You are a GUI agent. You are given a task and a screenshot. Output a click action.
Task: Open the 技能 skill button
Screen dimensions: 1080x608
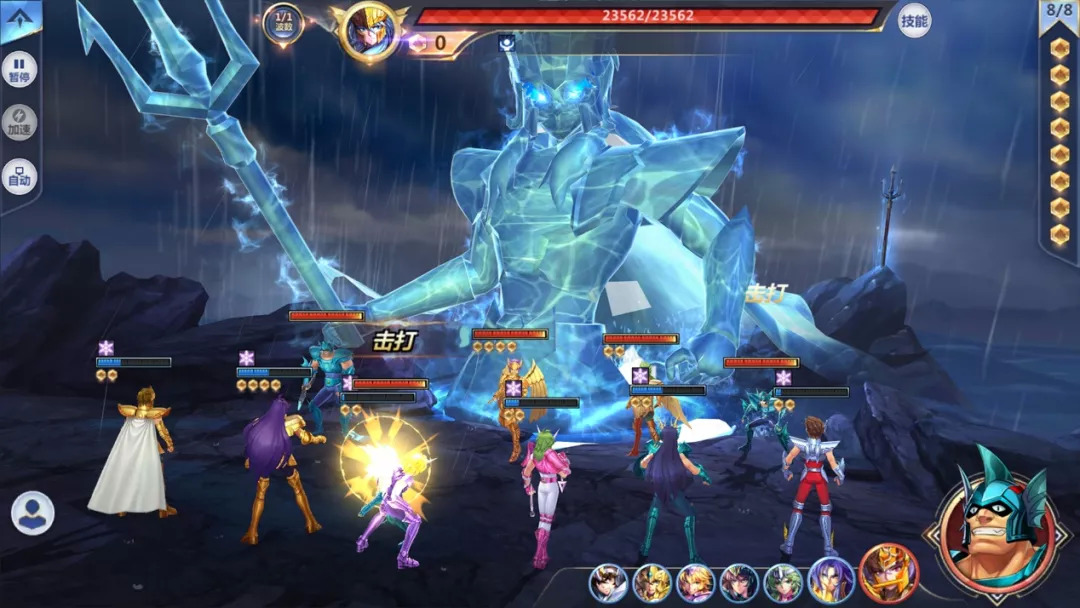[x=914, y=20]
